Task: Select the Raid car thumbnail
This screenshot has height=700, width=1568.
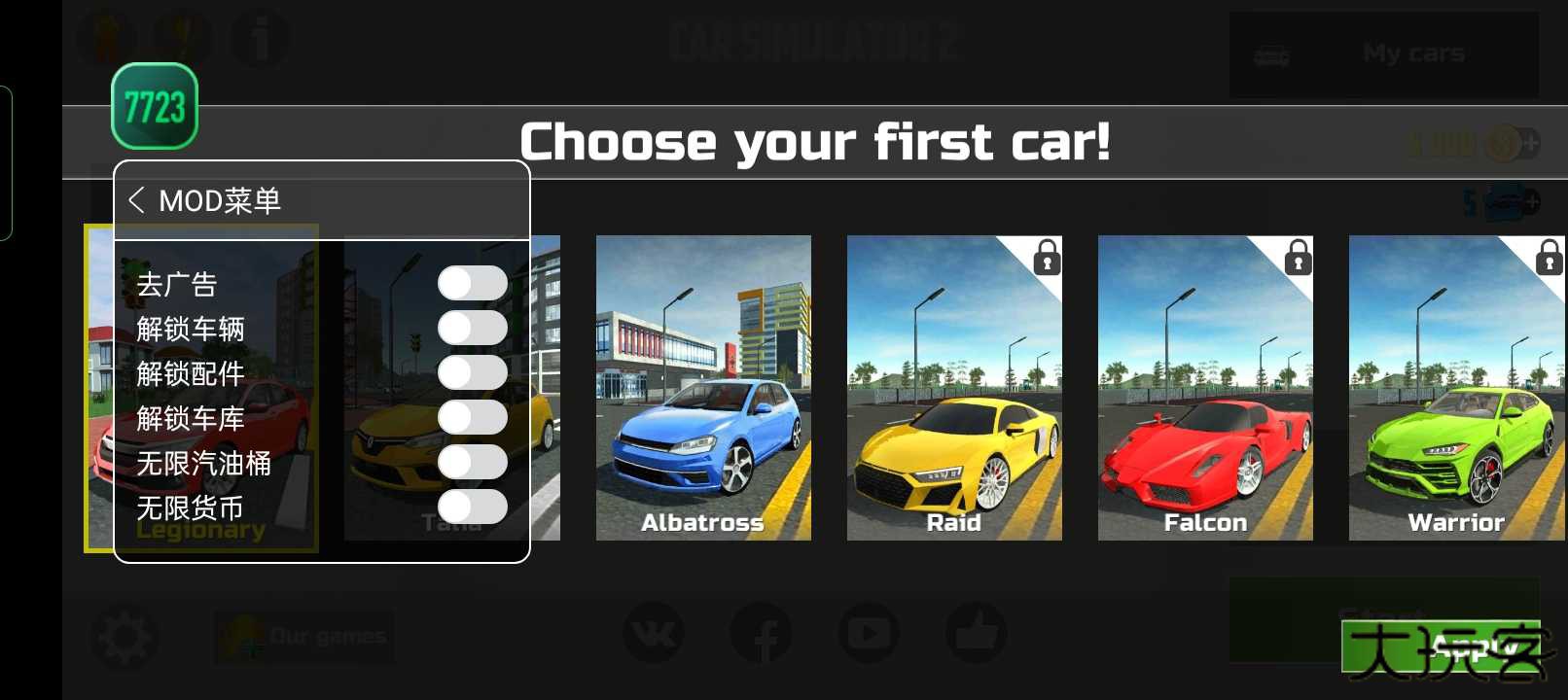Action: (954, 389)
